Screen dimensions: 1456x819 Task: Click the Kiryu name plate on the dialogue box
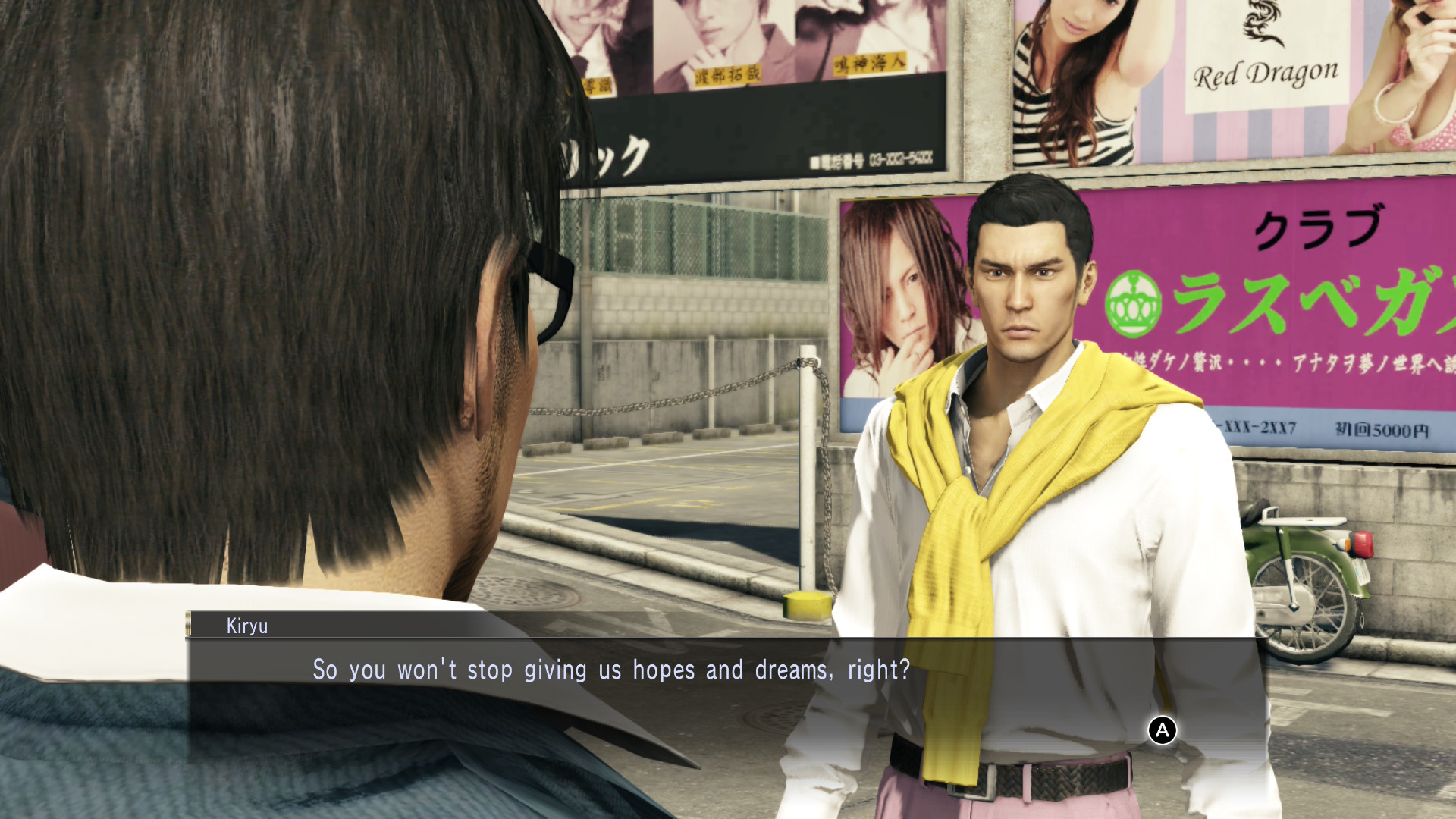245,626
